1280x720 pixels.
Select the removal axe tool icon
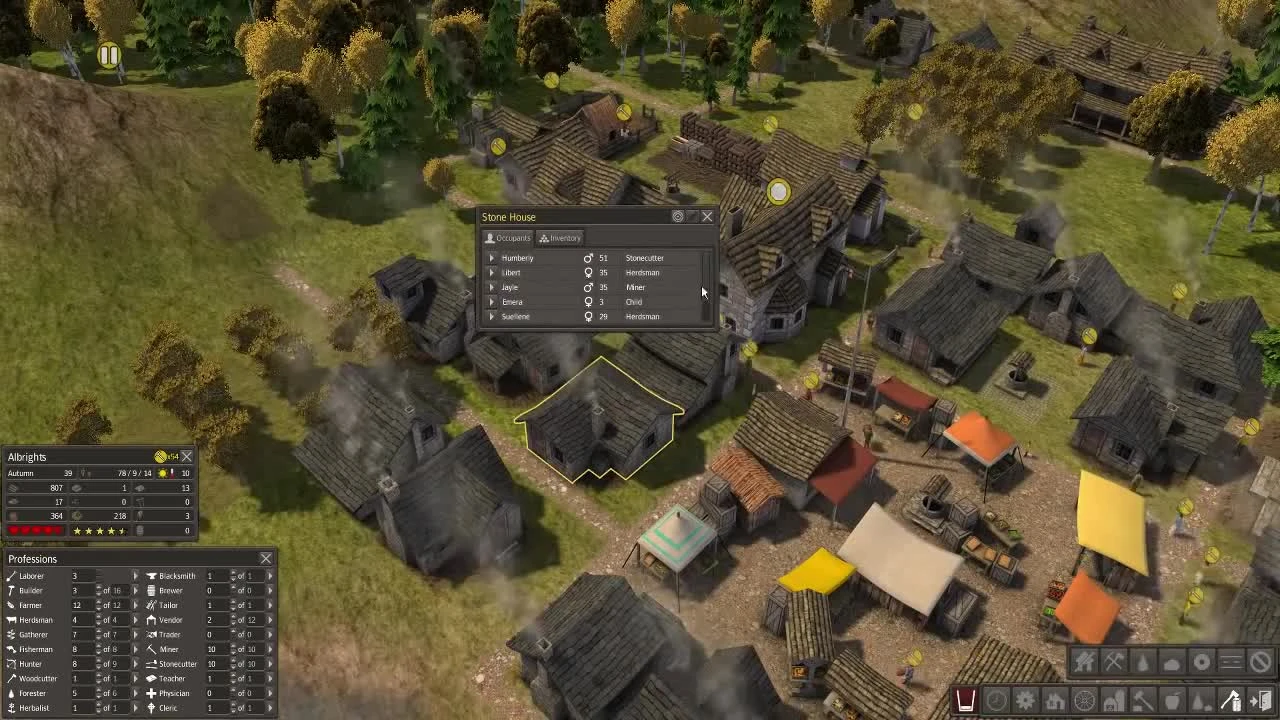coord(1230,700)
